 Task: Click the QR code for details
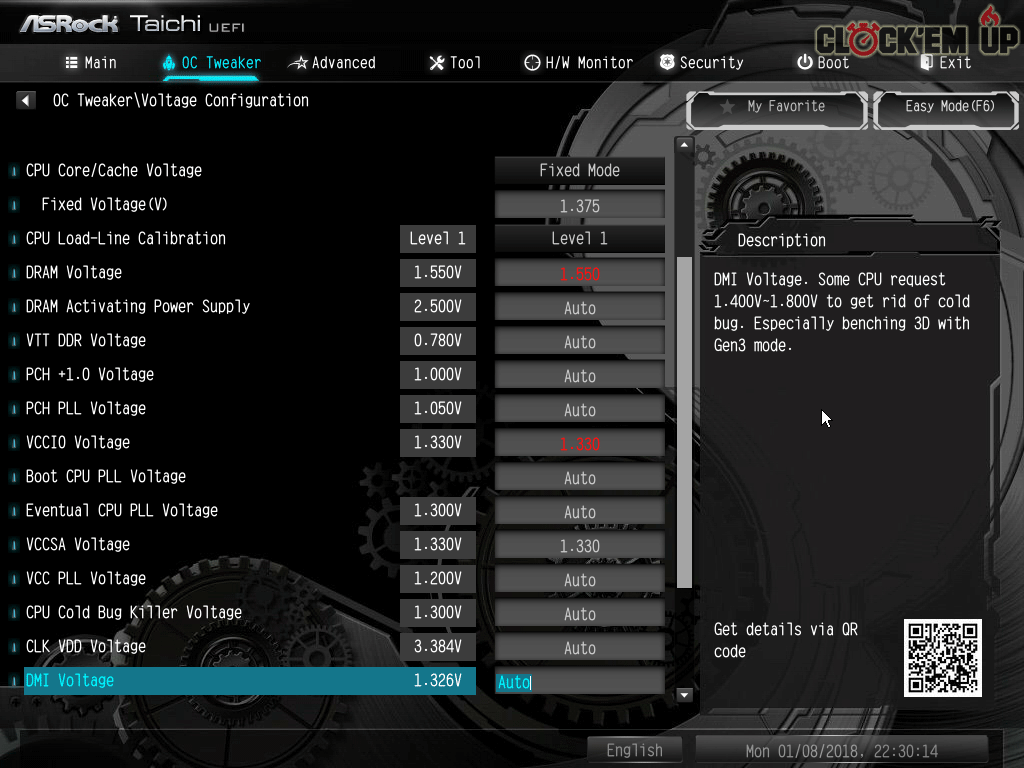tap(942, 657)
